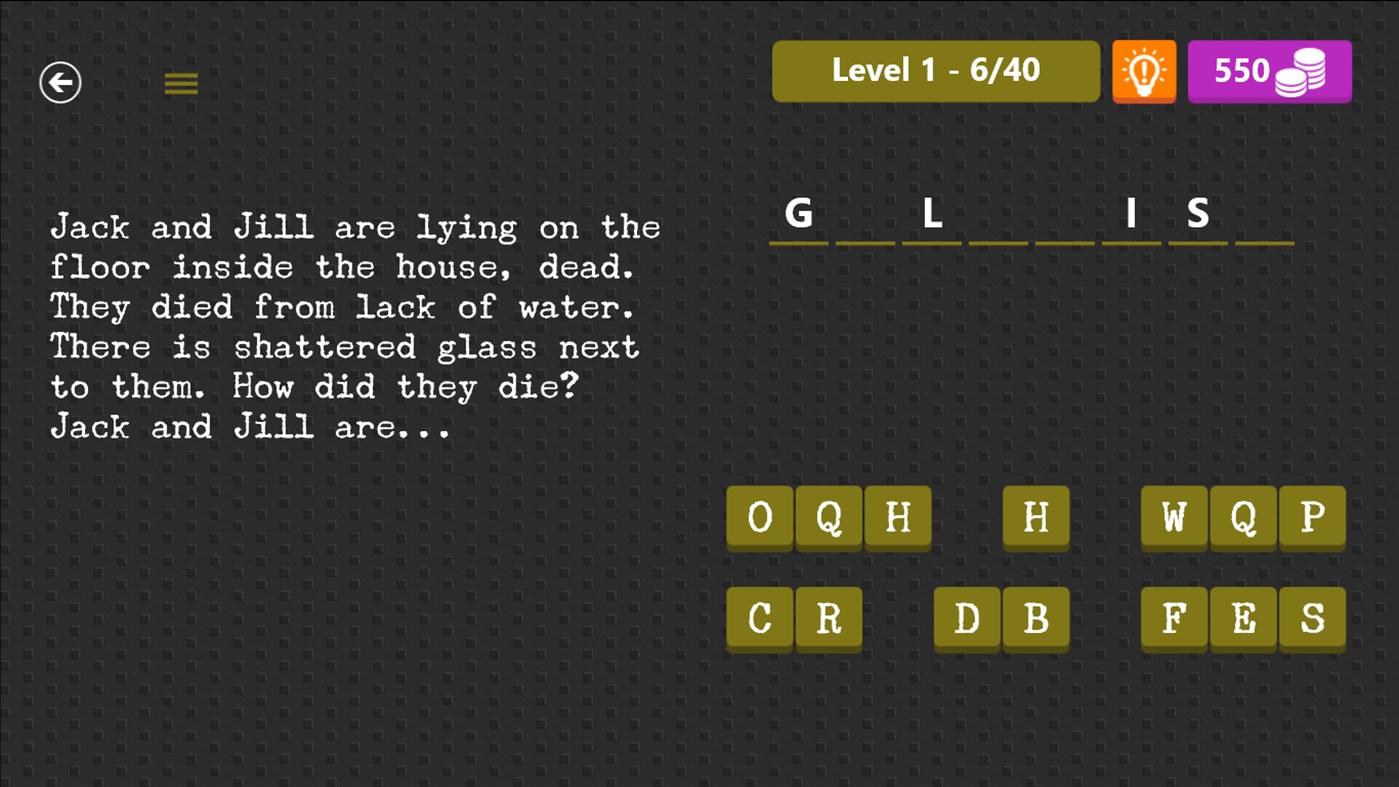Go back with the back arrow
The height and width of the screenshot is (787, 1399).
[x=59, y=82]
